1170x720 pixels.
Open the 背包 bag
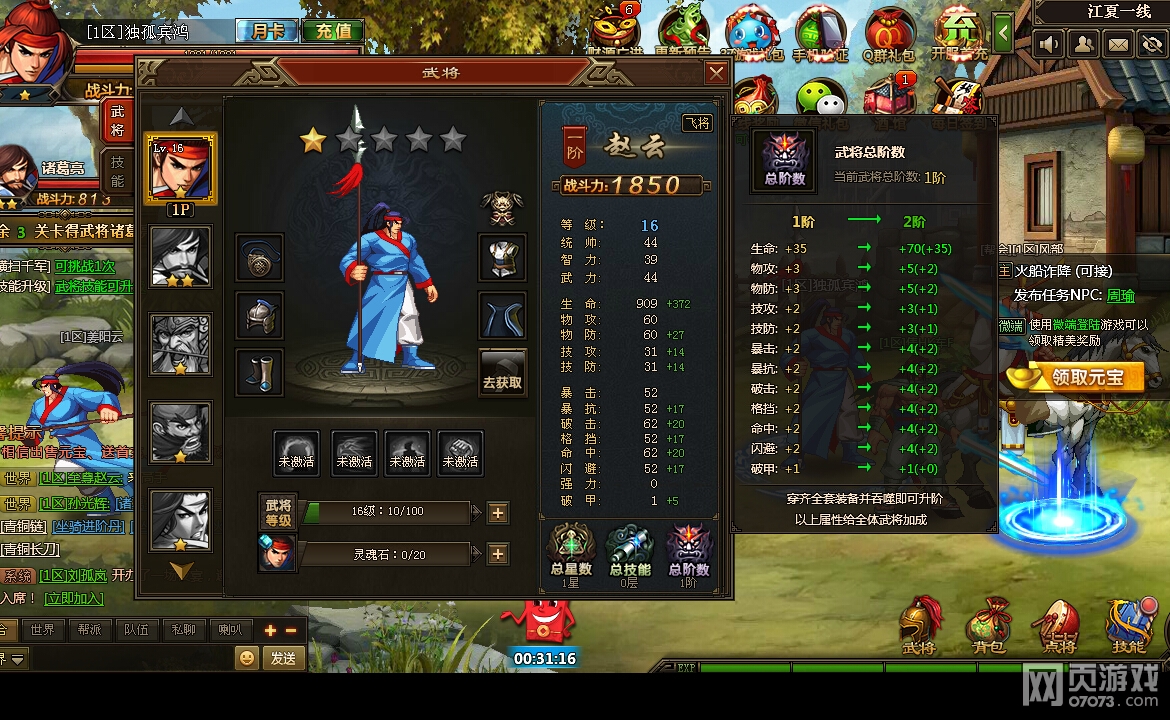(x=989, y=627)
